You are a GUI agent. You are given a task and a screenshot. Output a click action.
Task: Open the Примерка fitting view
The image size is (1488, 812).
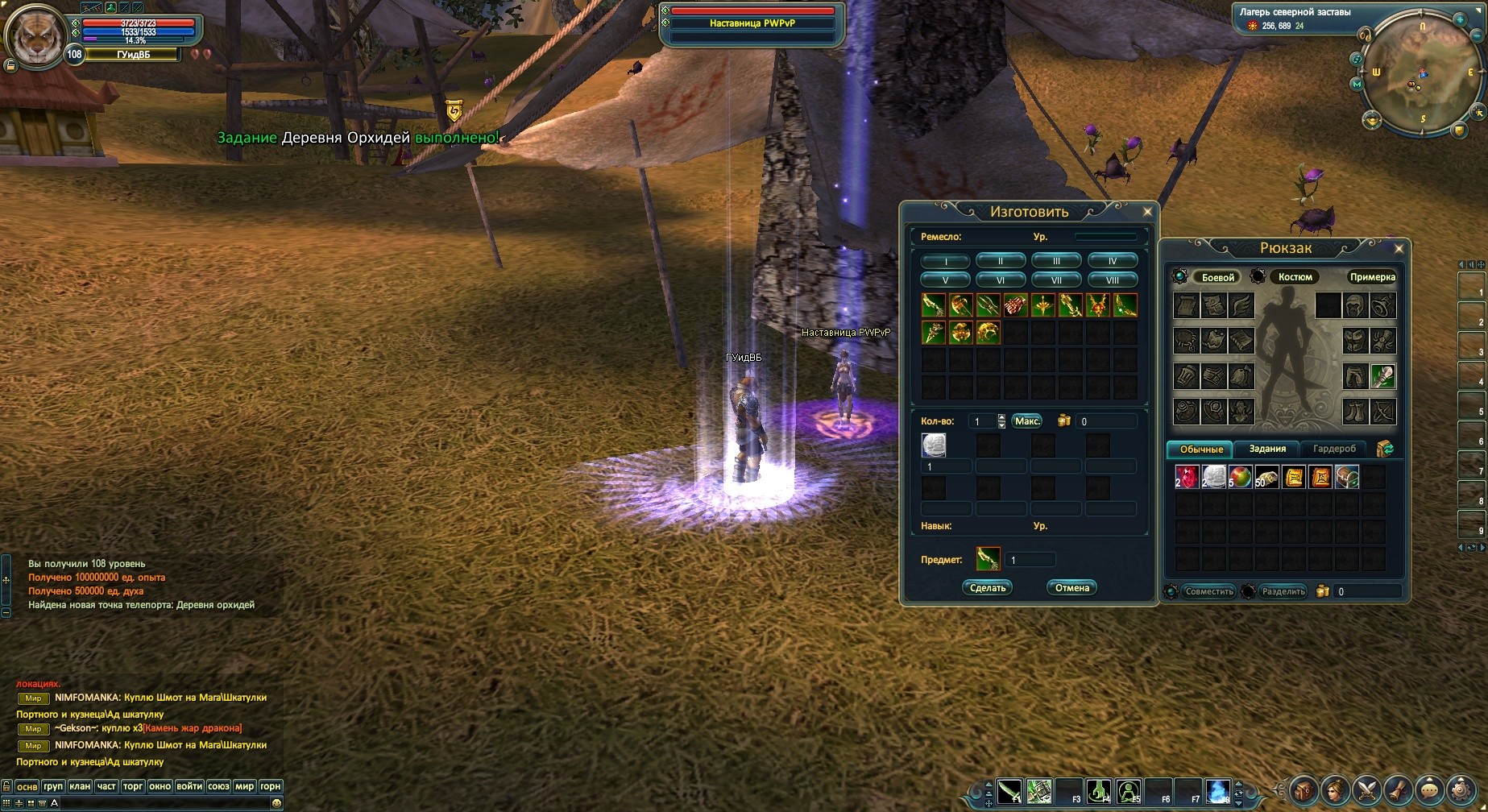coord(1372,277)
